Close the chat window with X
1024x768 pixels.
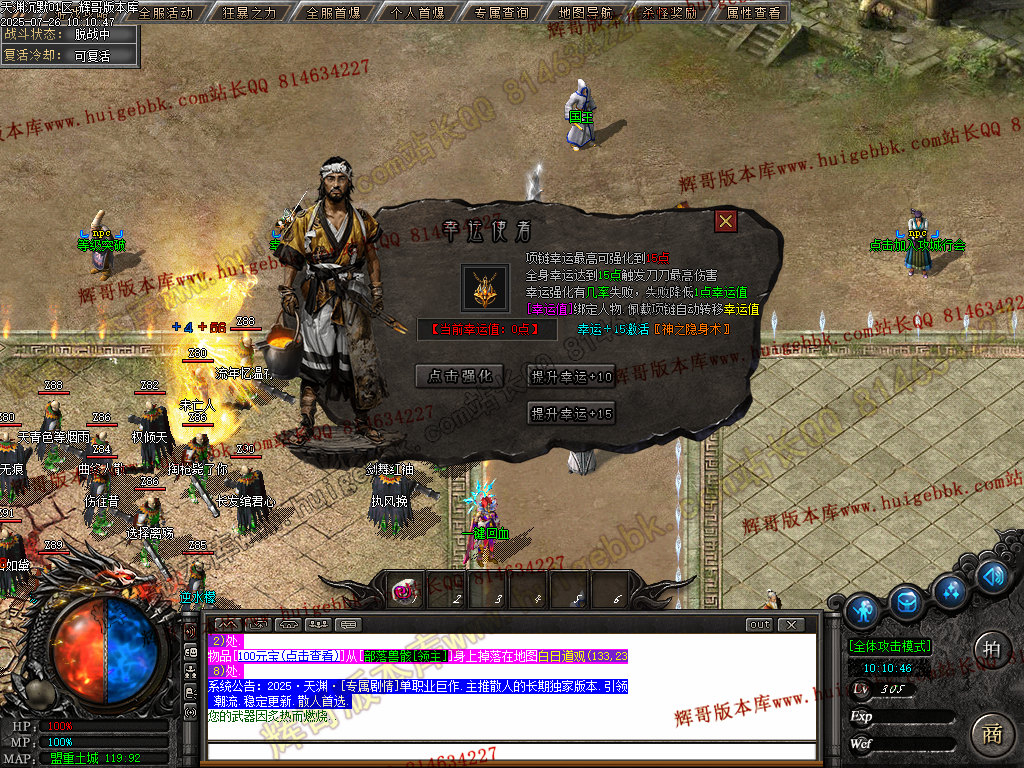pyautogui.click(x=791, y=625)
